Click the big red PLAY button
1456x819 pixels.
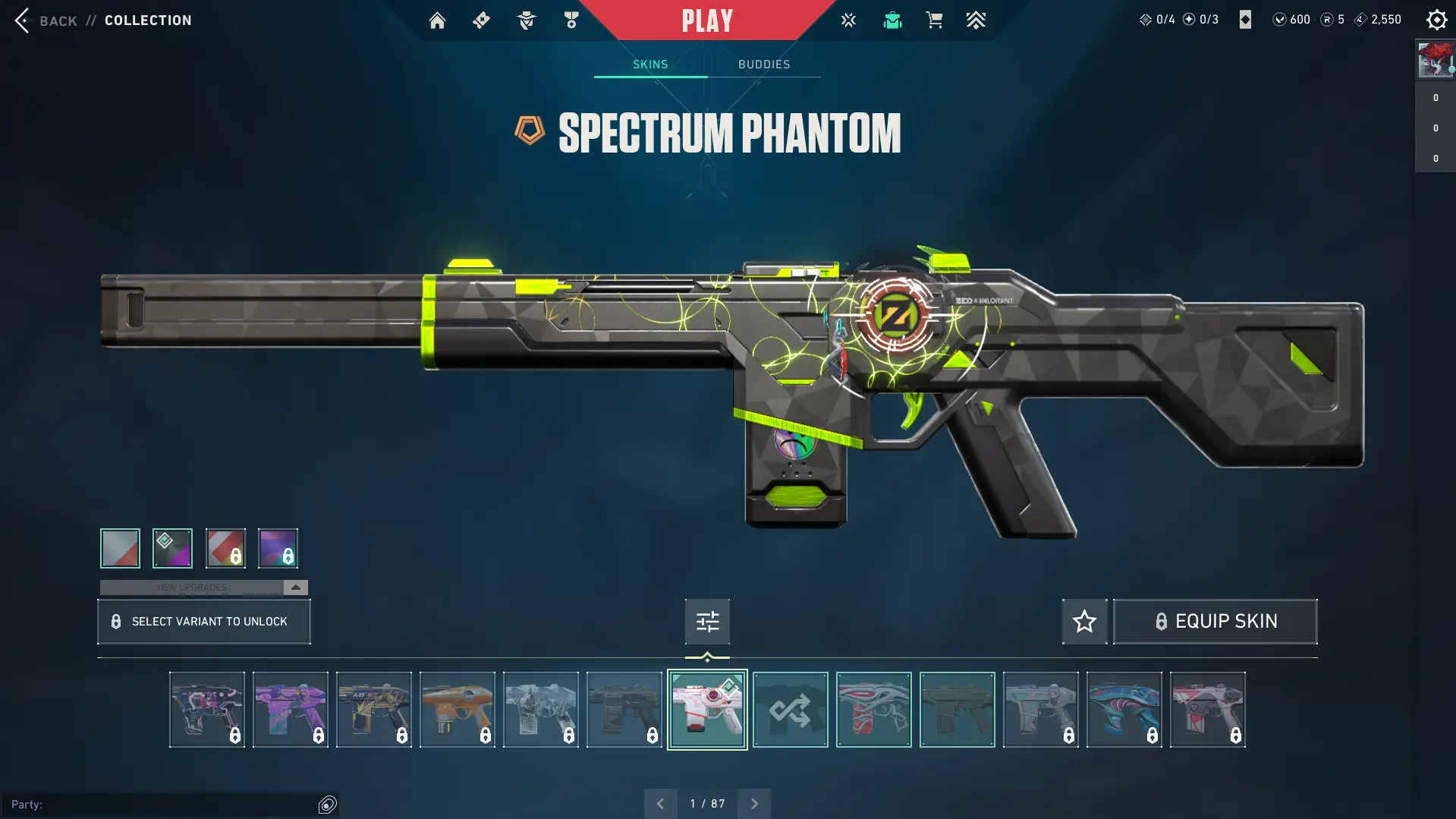(707, 20)
